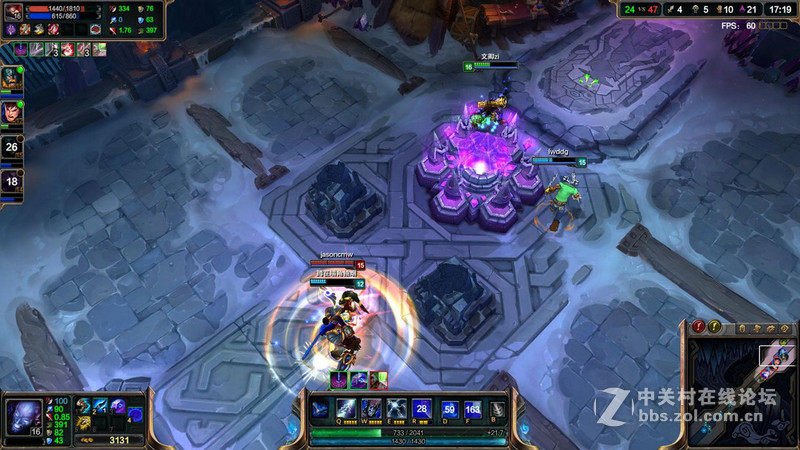Use the blade item in slot 2
The image size is (800, 450).
(x=101, y=405)
